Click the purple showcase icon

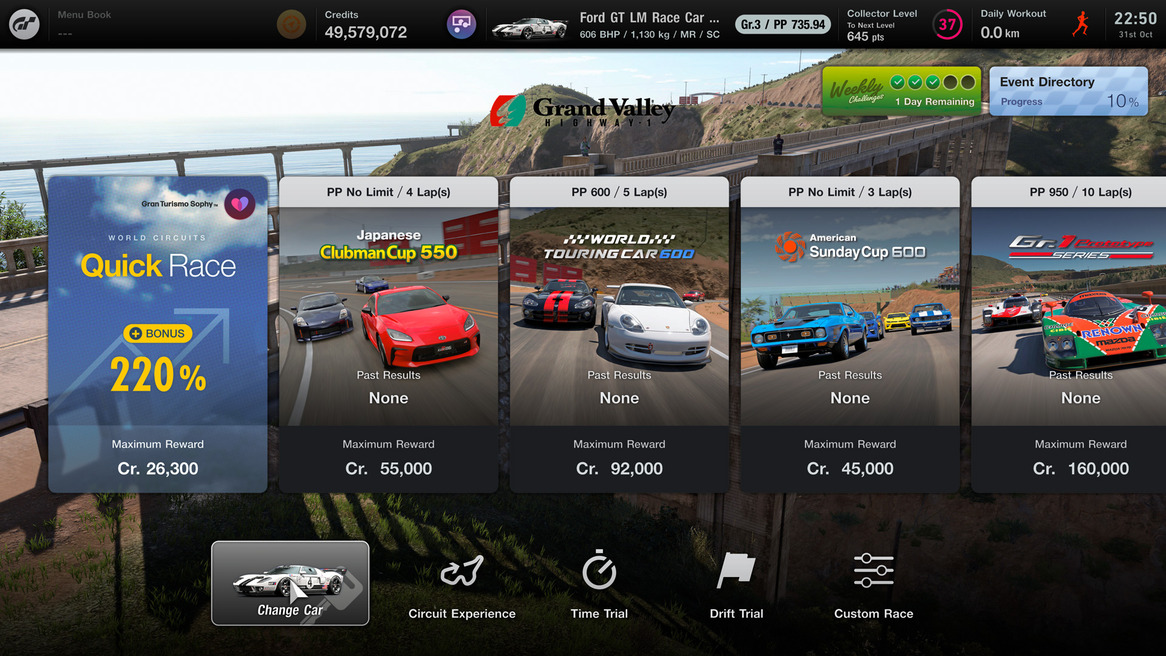(461, 24)
